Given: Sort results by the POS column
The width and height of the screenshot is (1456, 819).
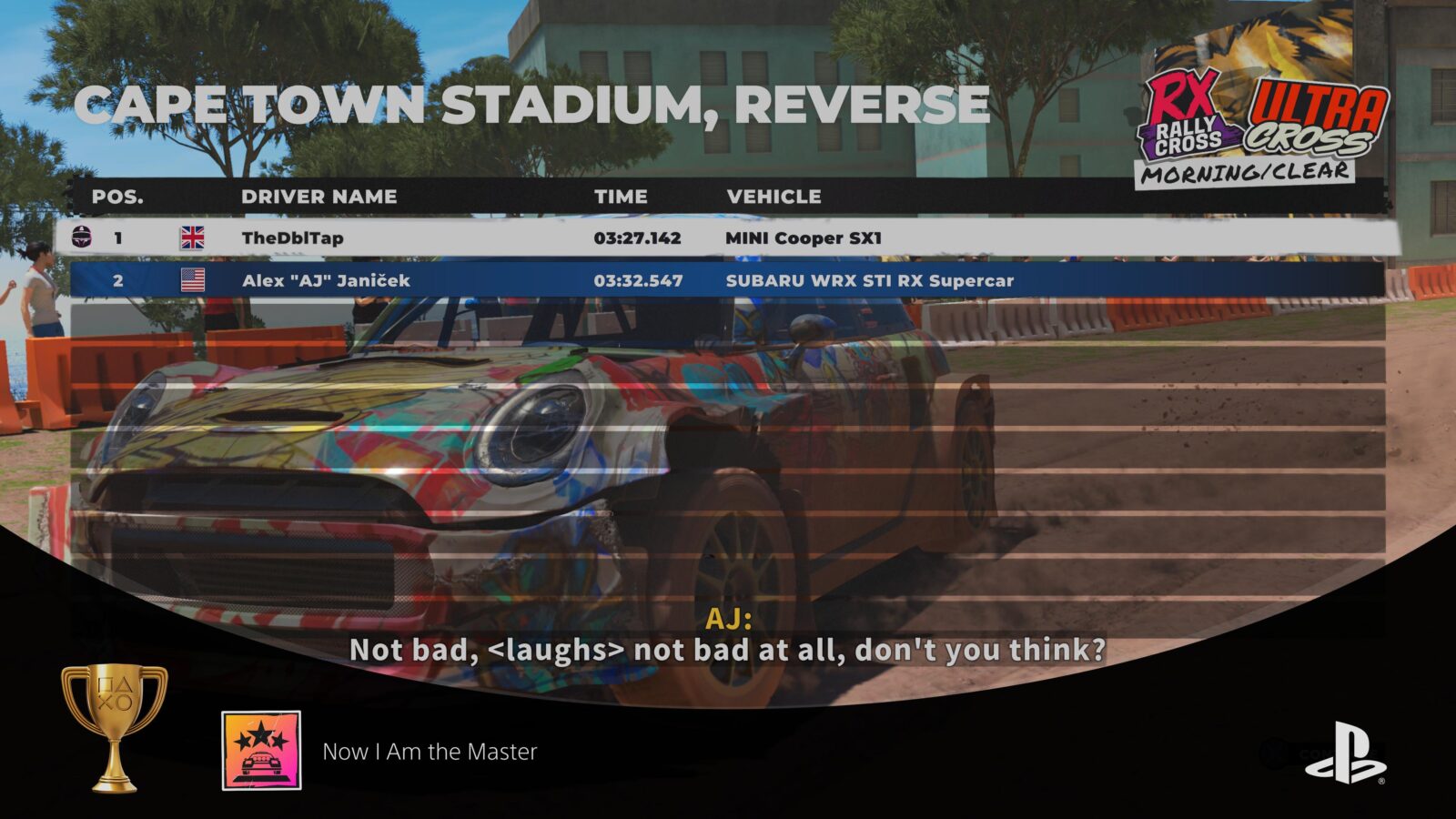Looking at the screenshot, I should [117, 197].
